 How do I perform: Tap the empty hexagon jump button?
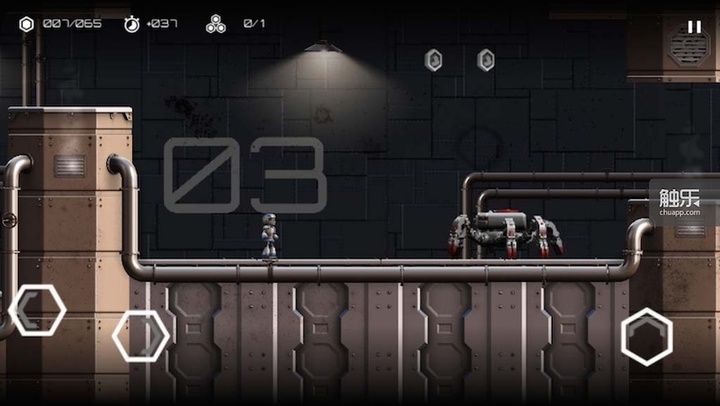pos(647,336)
